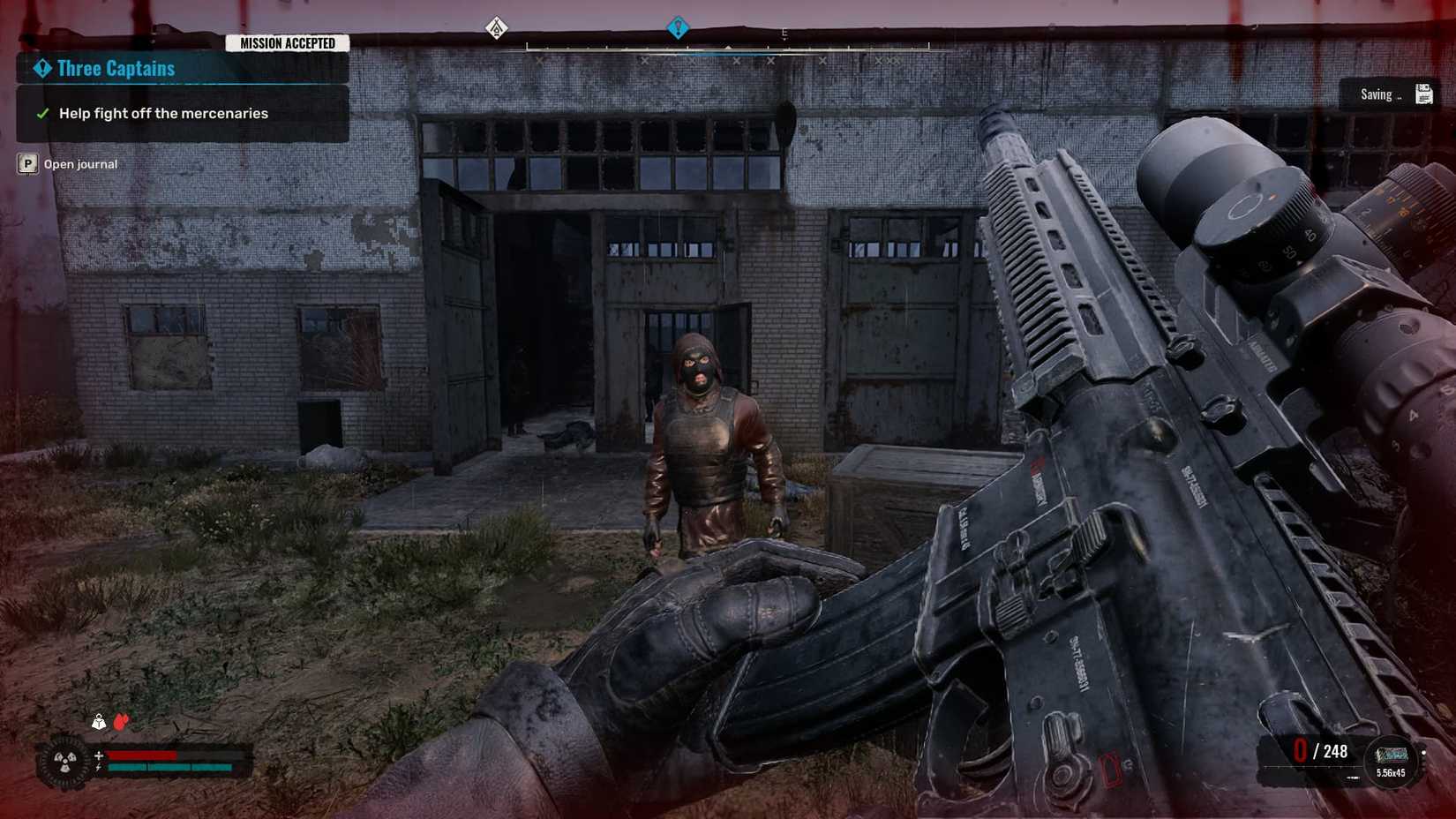
Task: Select the Three Captains quest title
Action: click(115, 68)
